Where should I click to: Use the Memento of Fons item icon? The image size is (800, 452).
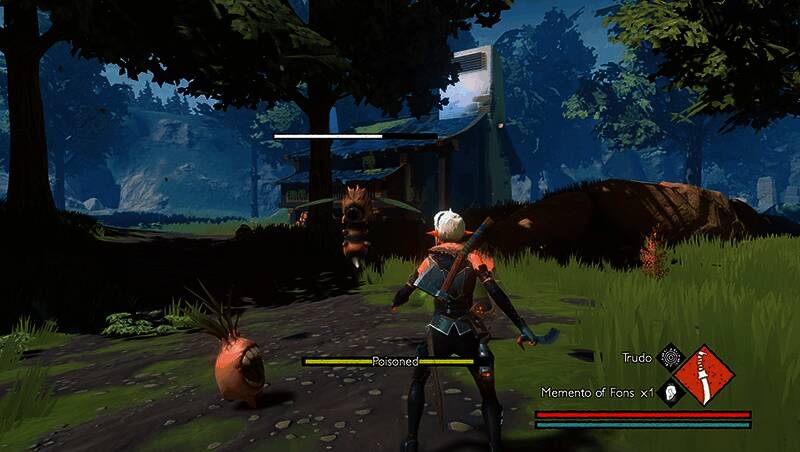coord(671,392)
